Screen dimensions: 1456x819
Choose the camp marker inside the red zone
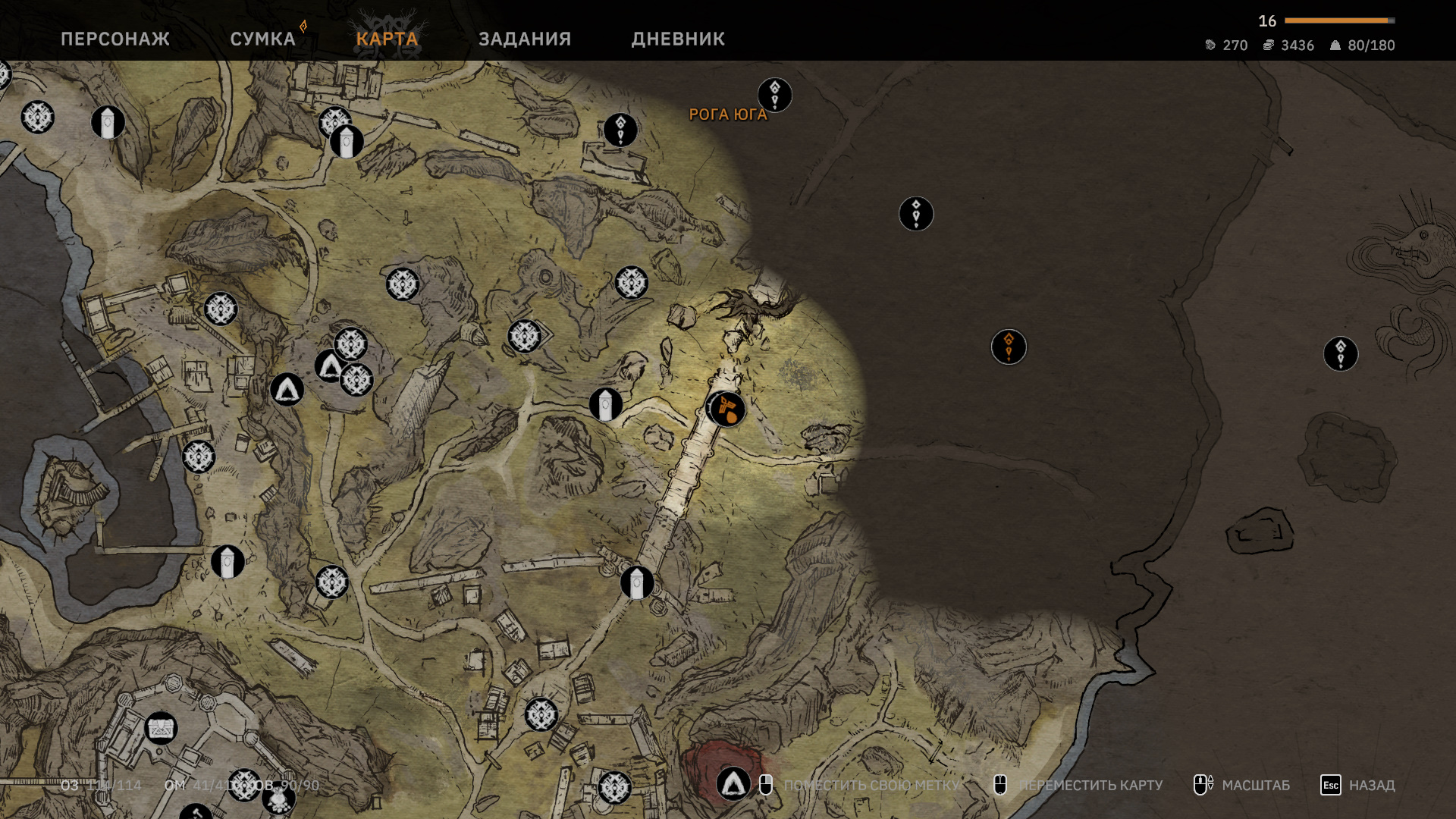pos(733,783)
